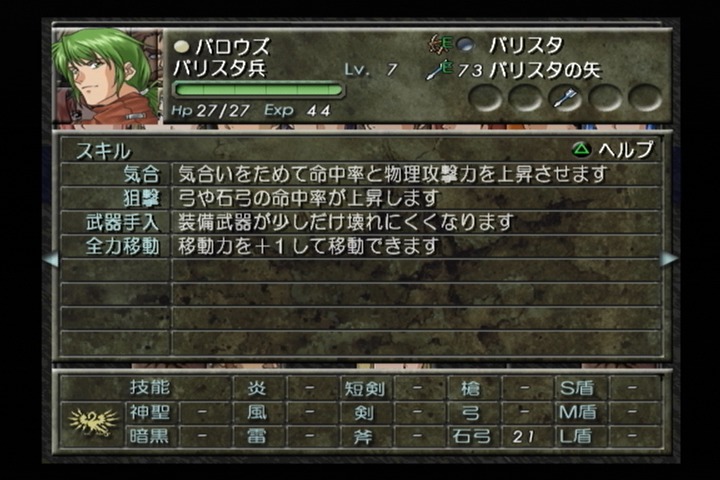
Task: Select the 石弓 weapon skill cell
Action: pos(472,436)
